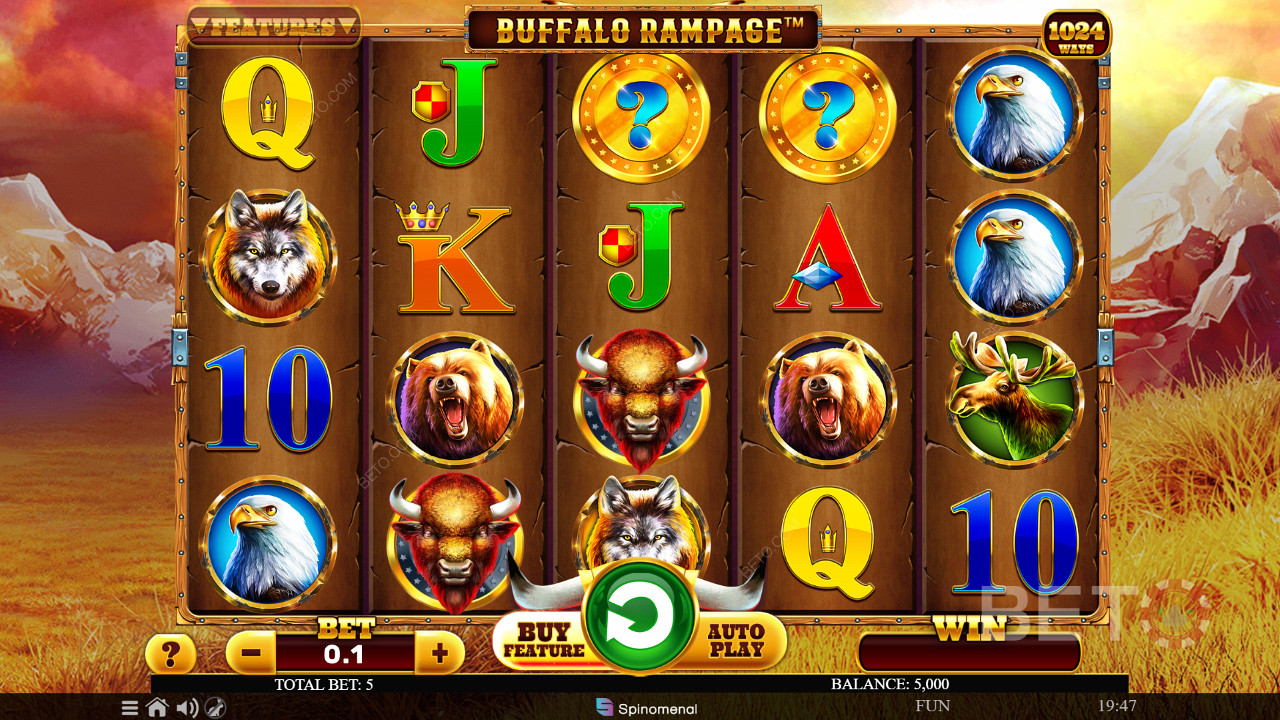
Task: Open the hamburger menu in the bottom bar
Action: point(130,708)
